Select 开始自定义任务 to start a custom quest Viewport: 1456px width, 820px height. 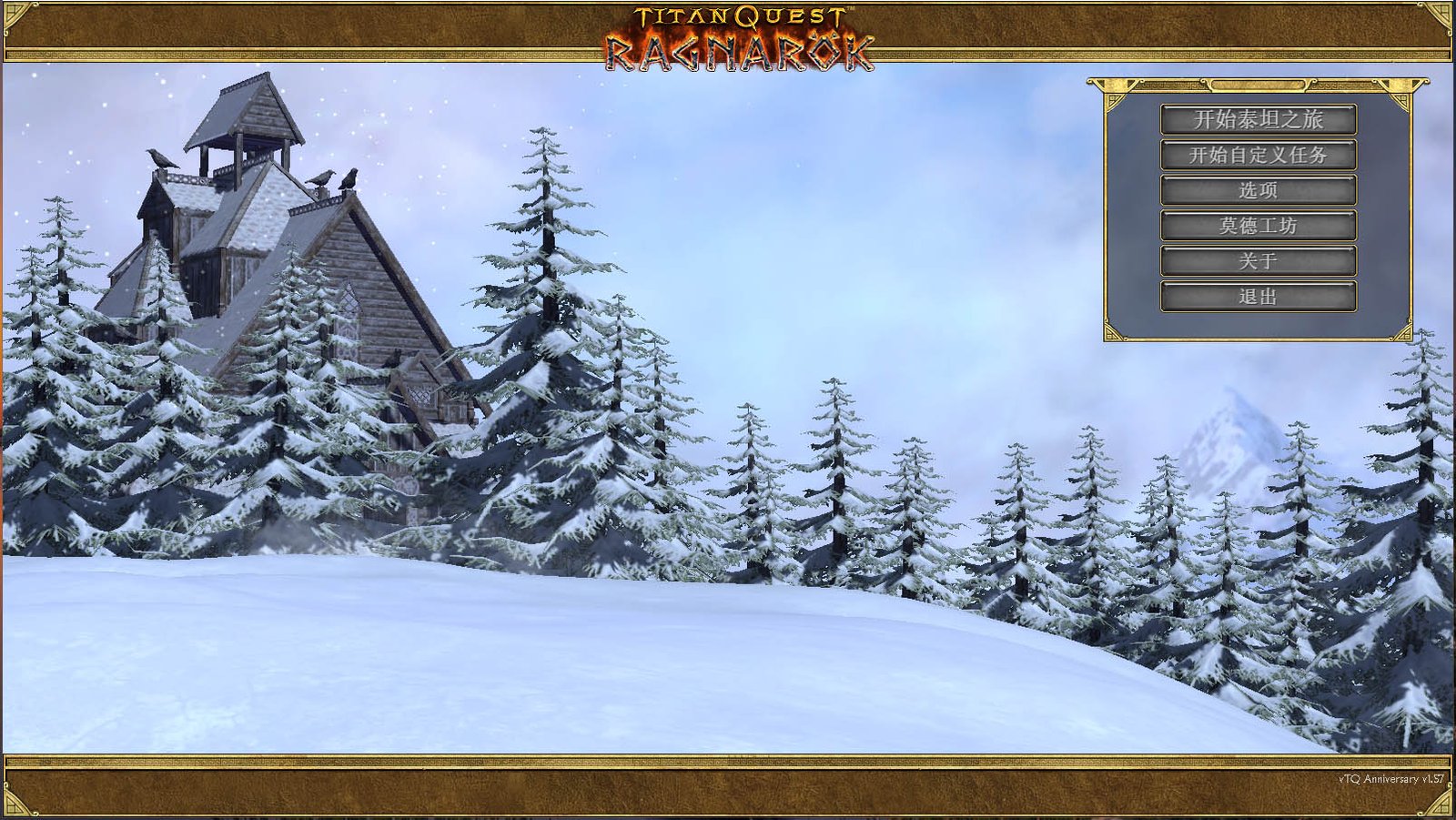[1258, 155]
